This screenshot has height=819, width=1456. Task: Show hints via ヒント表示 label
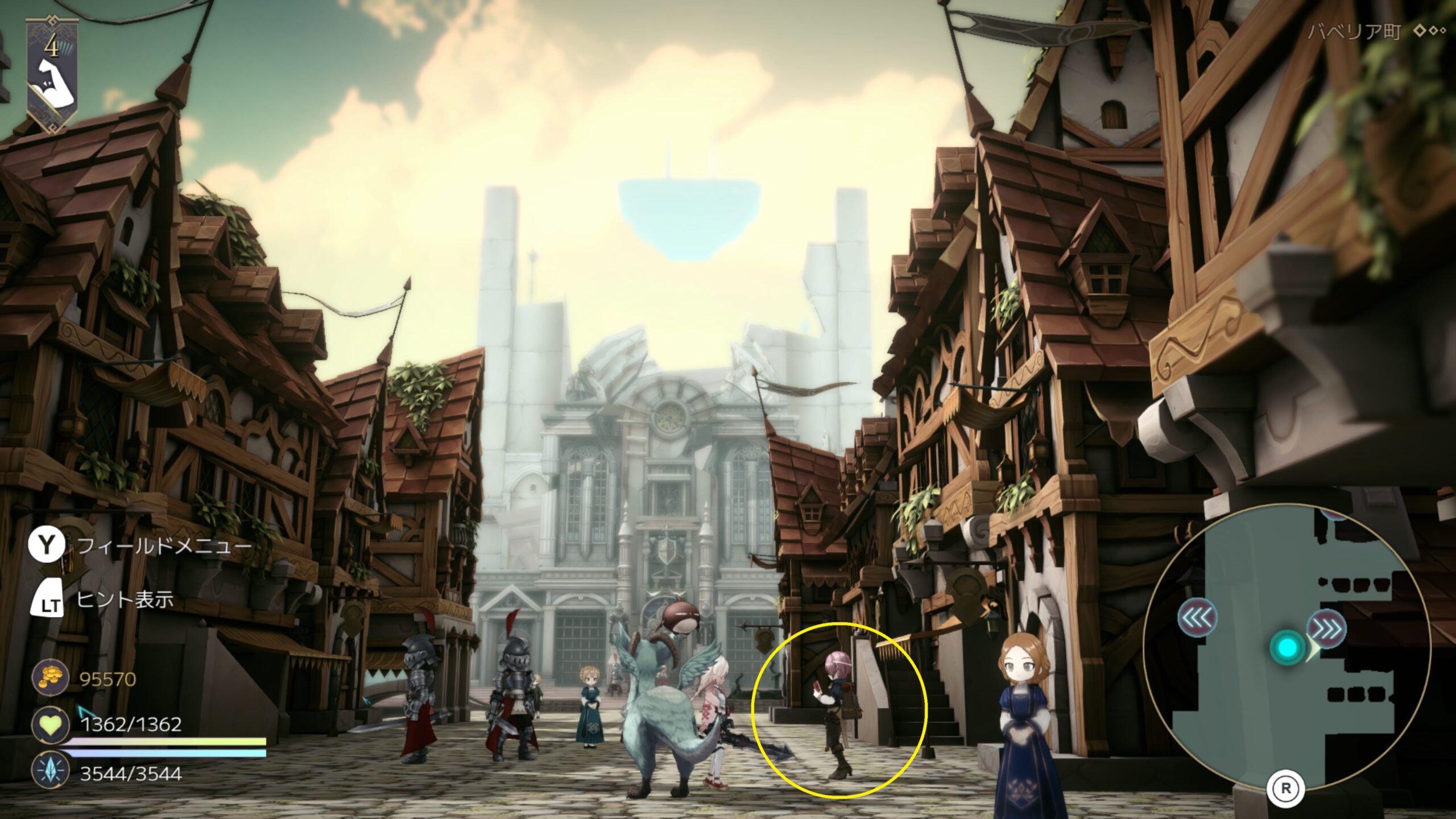point(125,600)
